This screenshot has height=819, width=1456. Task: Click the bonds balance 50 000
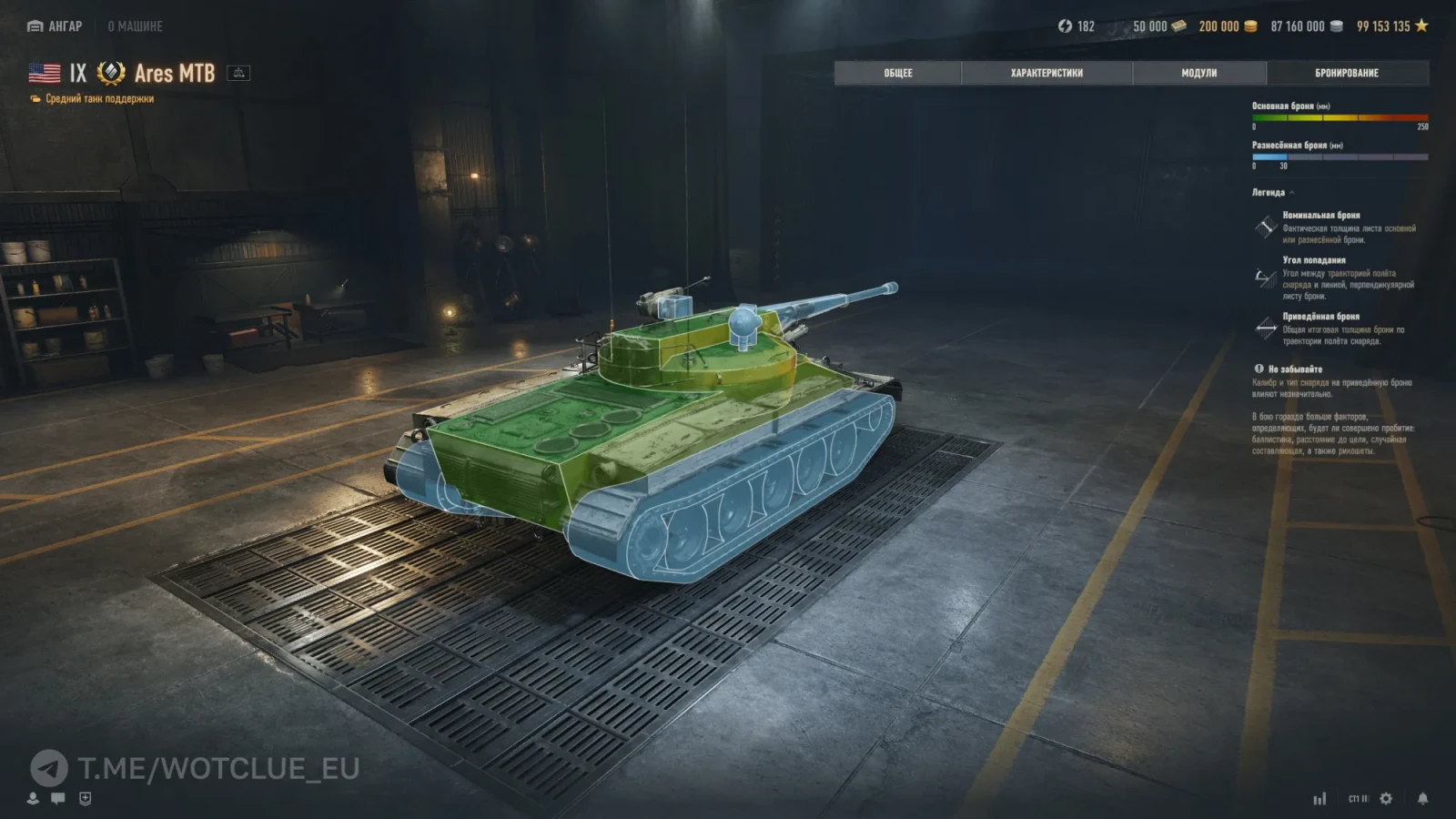[x=1158, y=26]
